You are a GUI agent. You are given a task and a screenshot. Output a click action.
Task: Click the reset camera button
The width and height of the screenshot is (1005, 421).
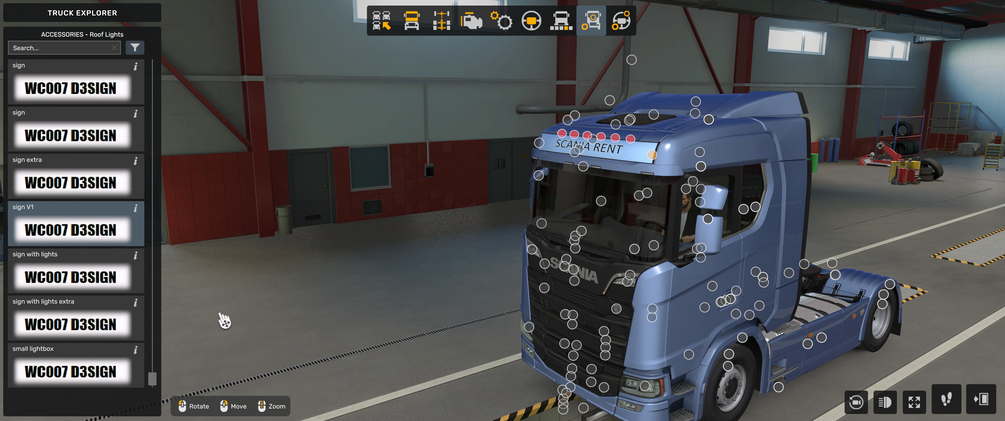click(x=856, y=402)
